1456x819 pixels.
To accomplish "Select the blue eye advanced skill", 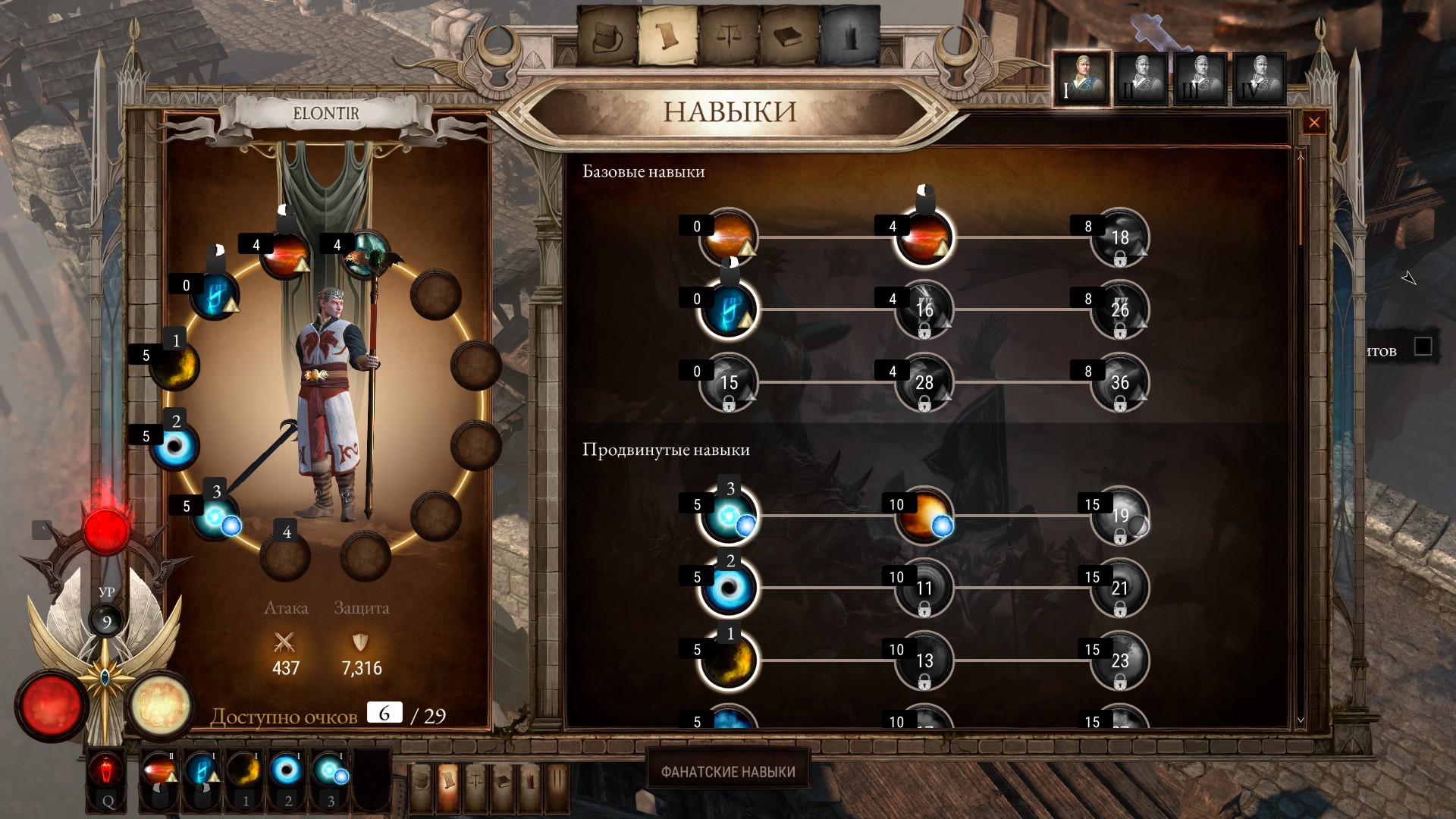I will pyautogui.click(x=729, y=588).
